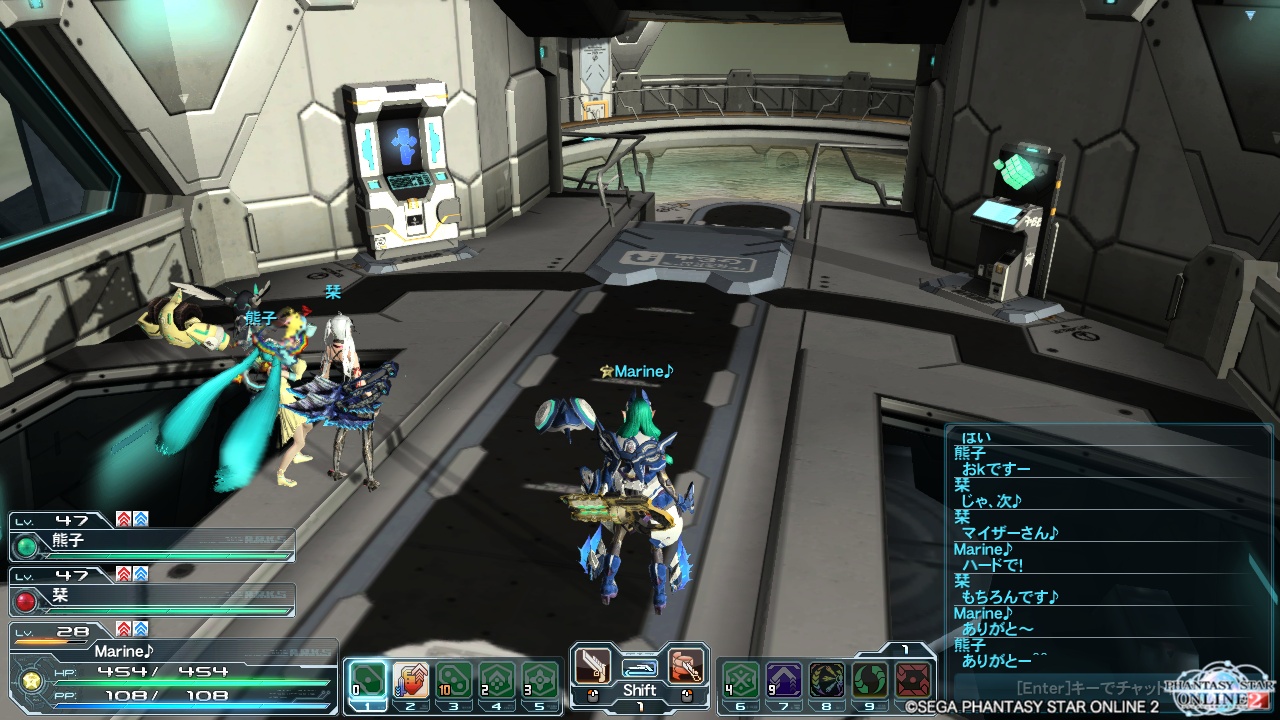The width and height of the screenshot is (1280, 720).
Task: Activate the wreath arrows skill in slot 8
Action: click(x=826, y=680)
